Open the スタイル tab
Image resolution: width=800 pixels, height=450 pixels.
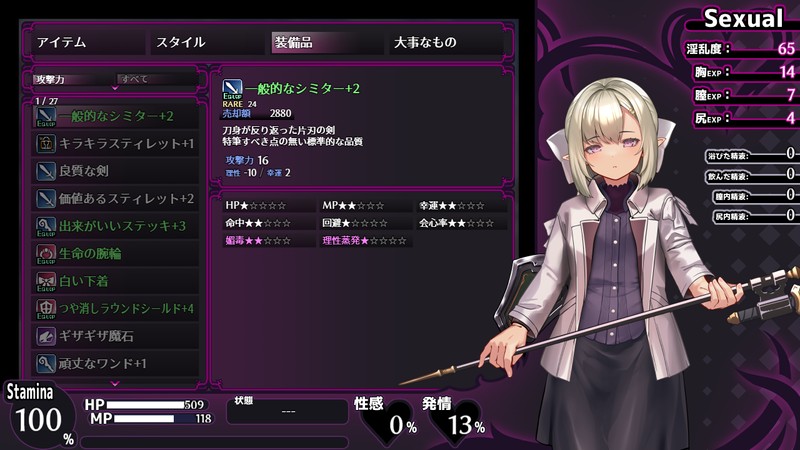pos(204,42)
